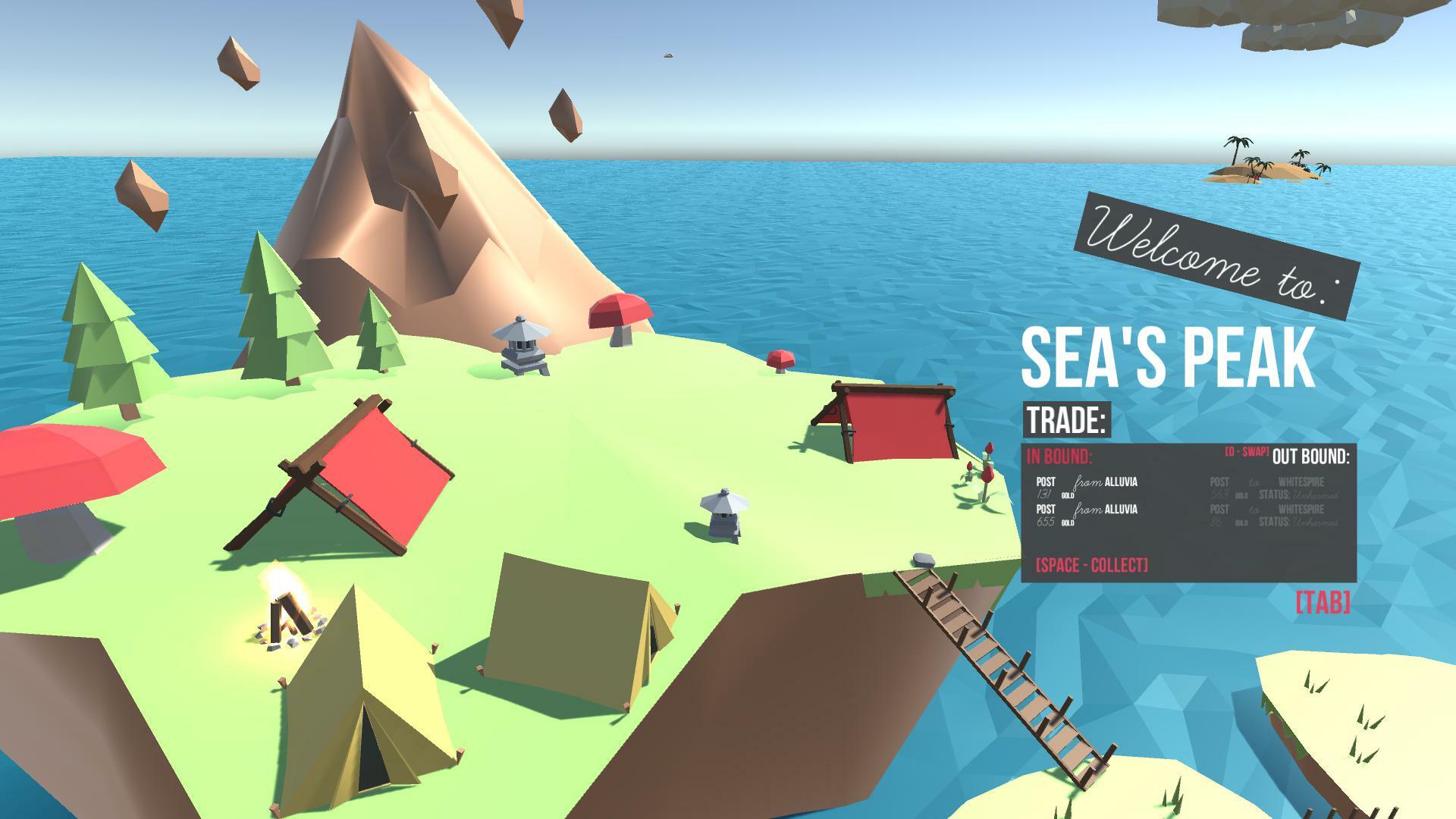Screen dimensions: 1456x819
Task: Show the In Bound trade list
Action: pos(1059,457)
